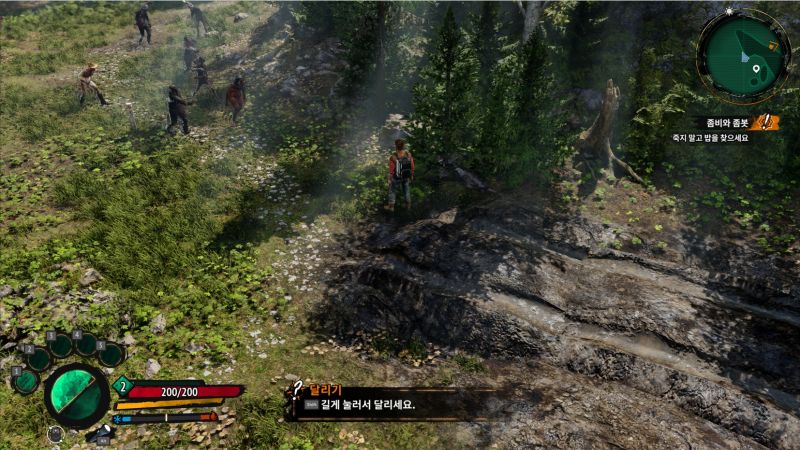Screen dimensions: 800x450
Task: Click the 달리기 tutorial hint box
Action: 390,400
